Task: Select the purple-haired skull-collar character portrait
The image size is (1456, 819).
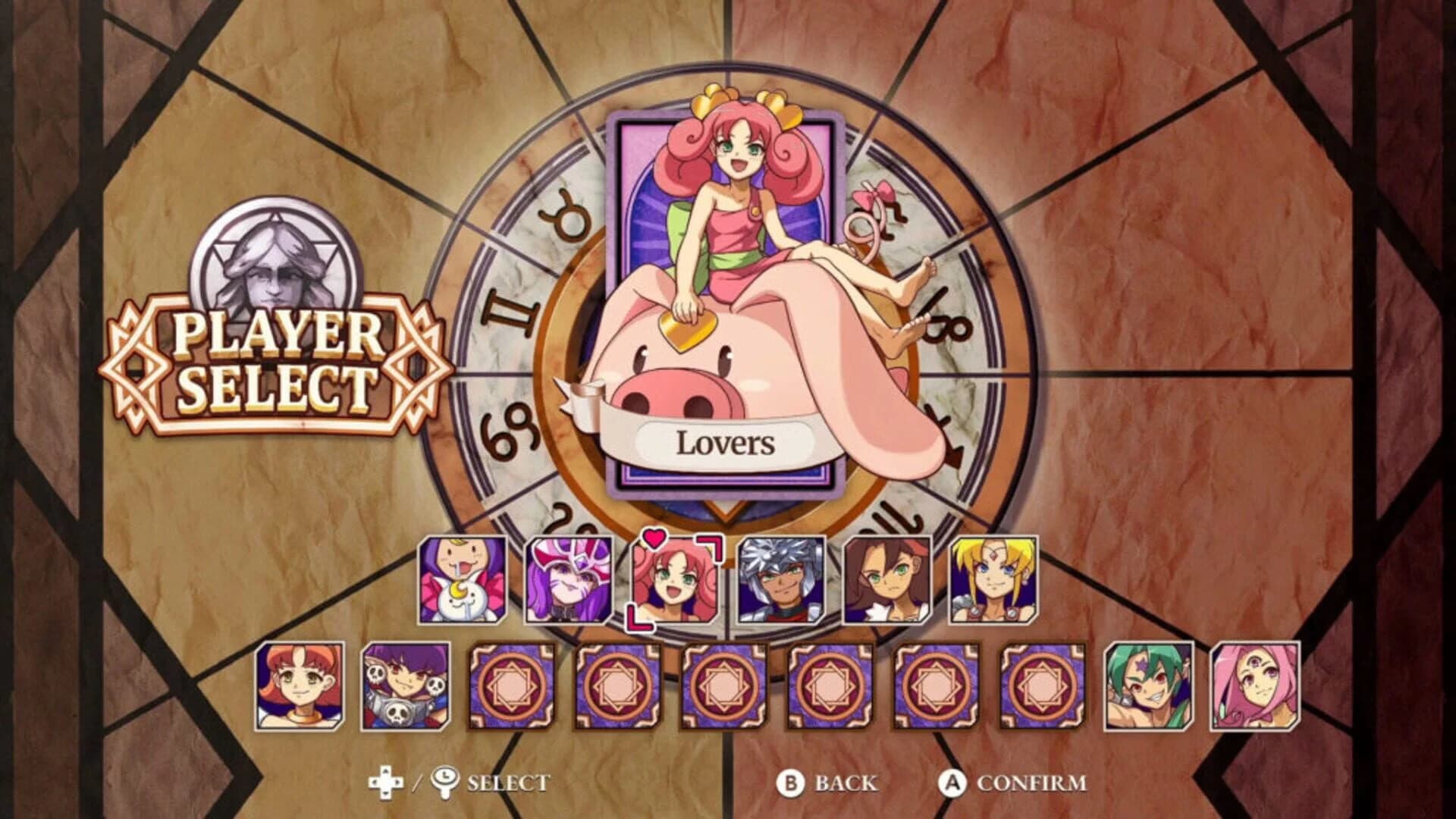Action: tap(403, 686)
